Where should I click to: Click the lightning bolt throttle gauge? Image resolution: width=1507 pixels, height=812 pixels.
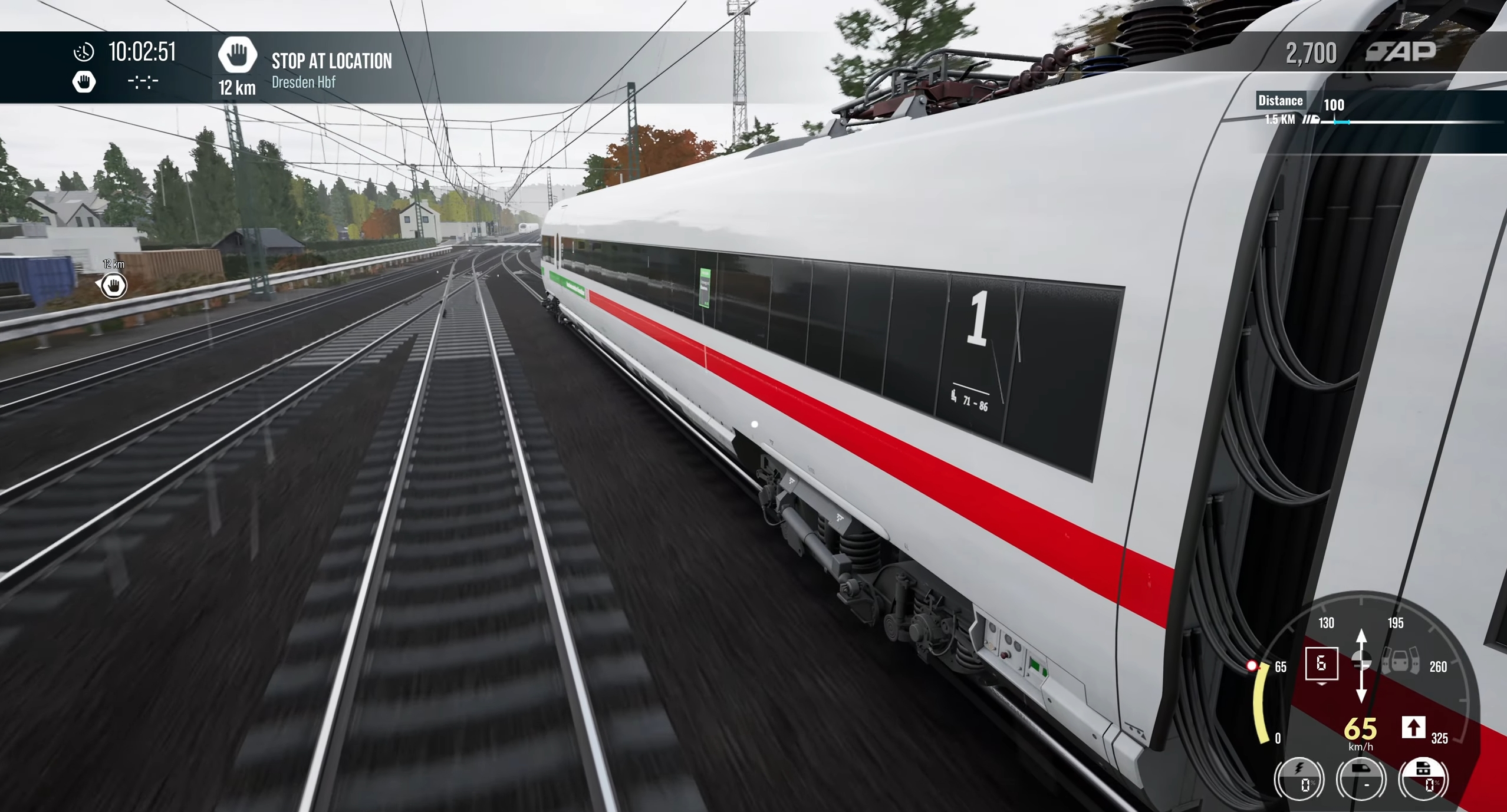pos(1299,779)
